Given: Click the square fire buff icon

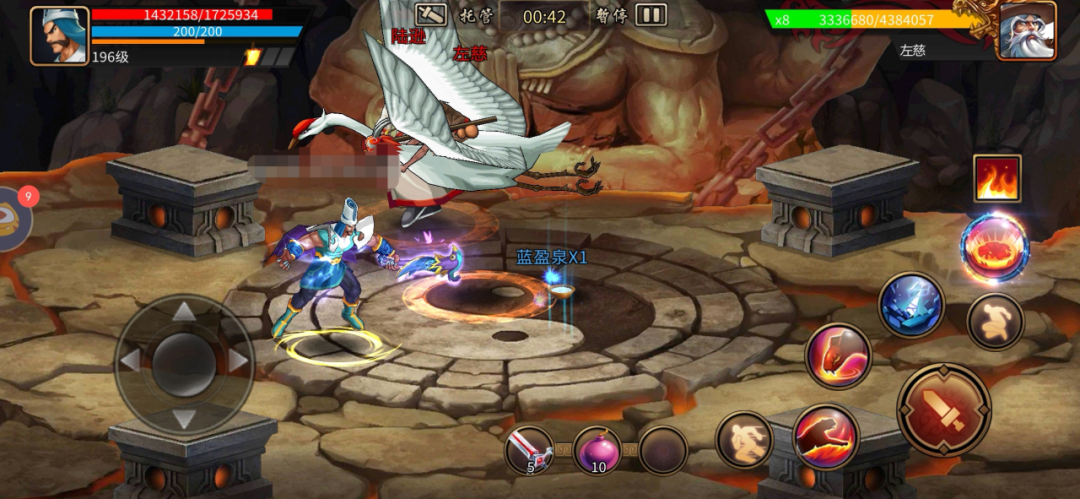Looking at the screenshot, I should [997, 178].
